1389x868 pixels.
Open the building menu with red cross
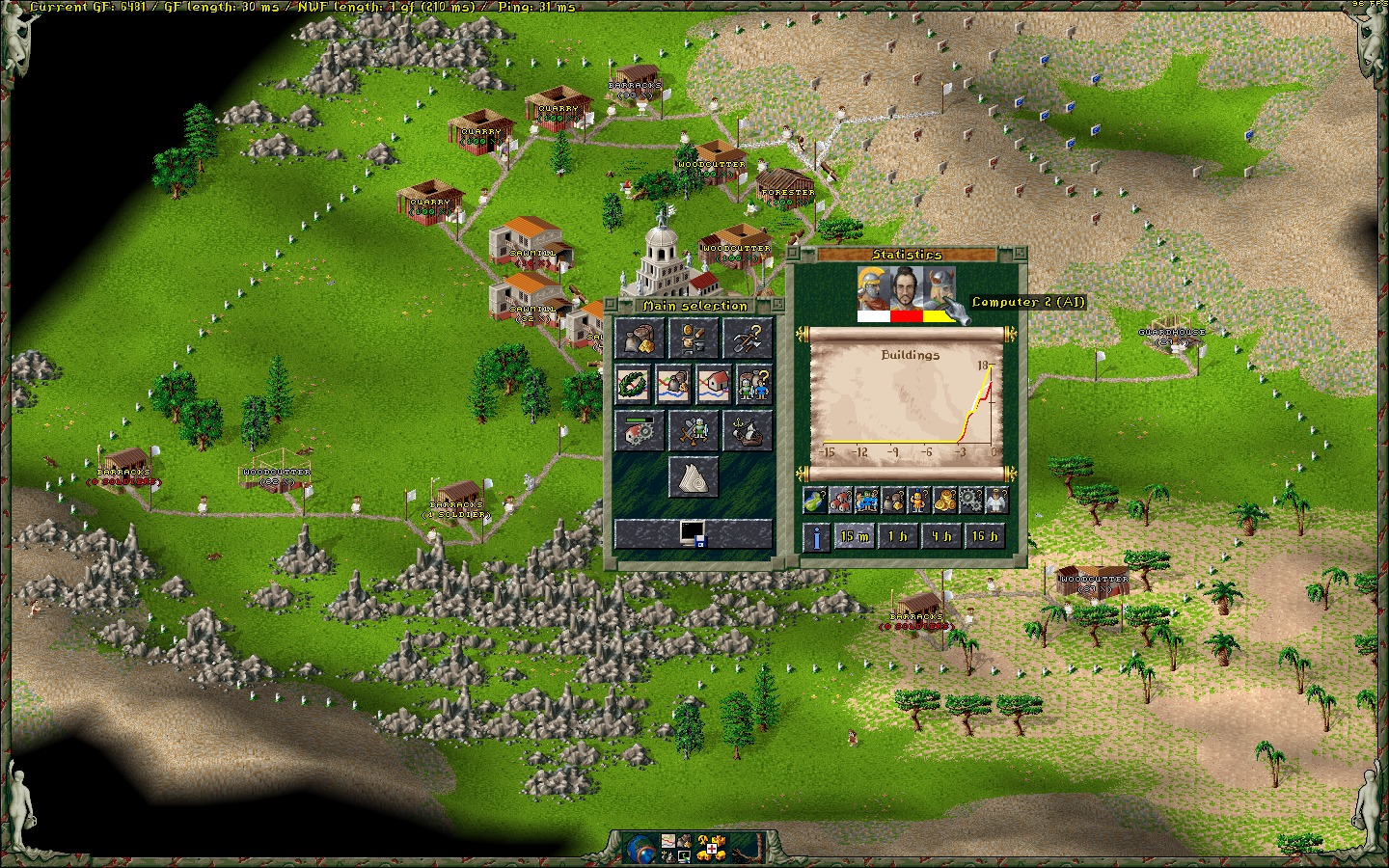click(x=710, y=848)
